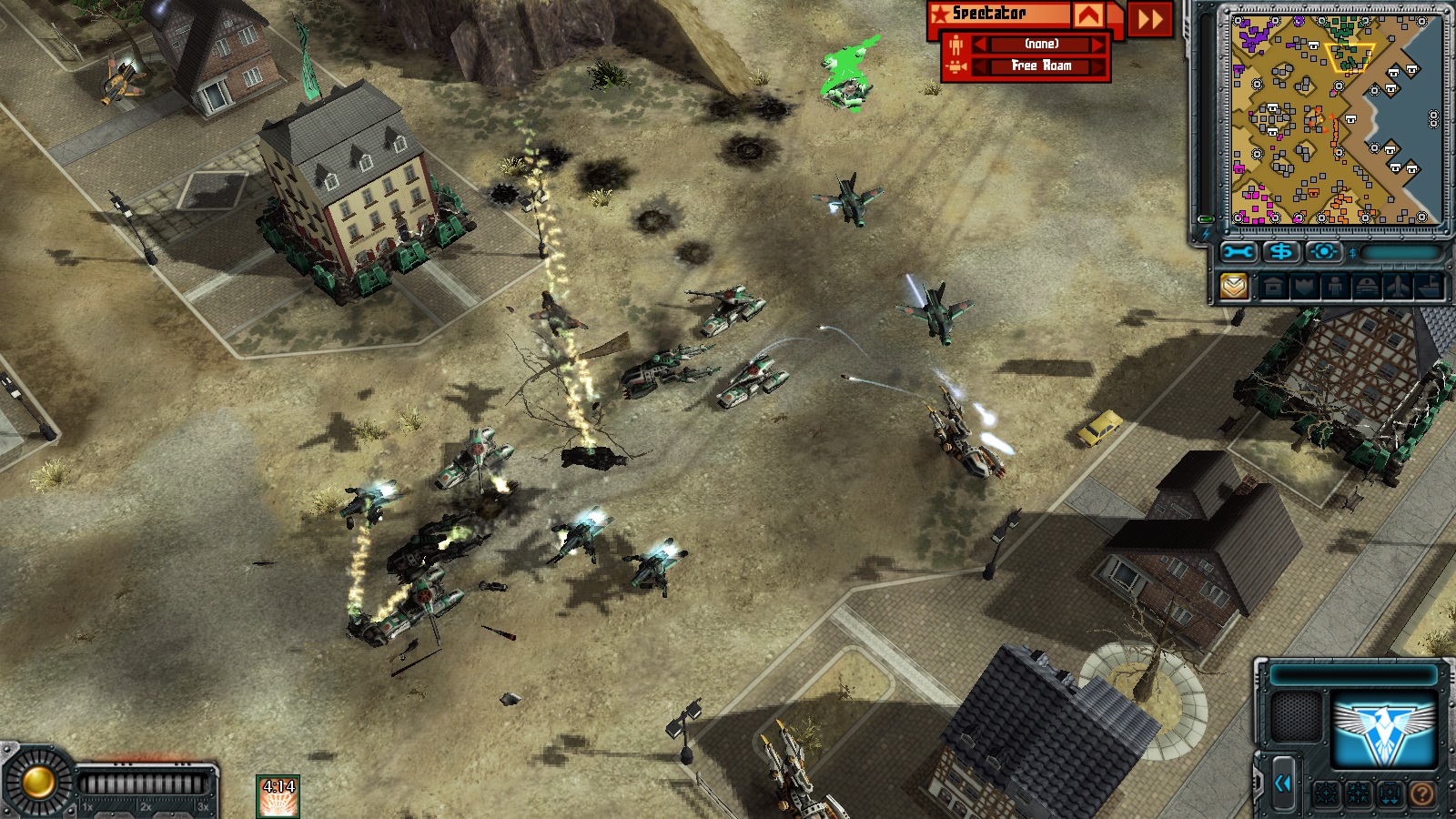
Task: Activate the wrench repair button
Action: click(x=1239, y=252)
